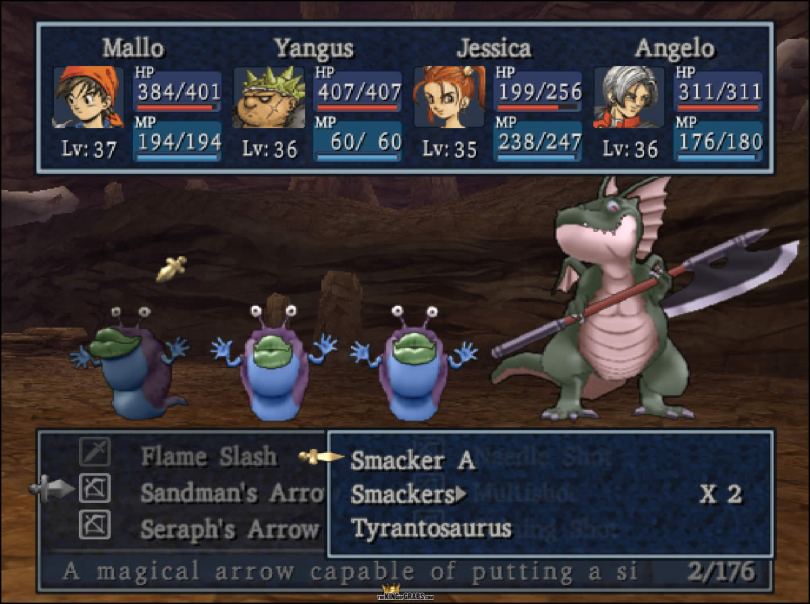Screen dimensions: 810x604
Task: Target Smacker A in the enemy list
Action: tap(412, 461)
